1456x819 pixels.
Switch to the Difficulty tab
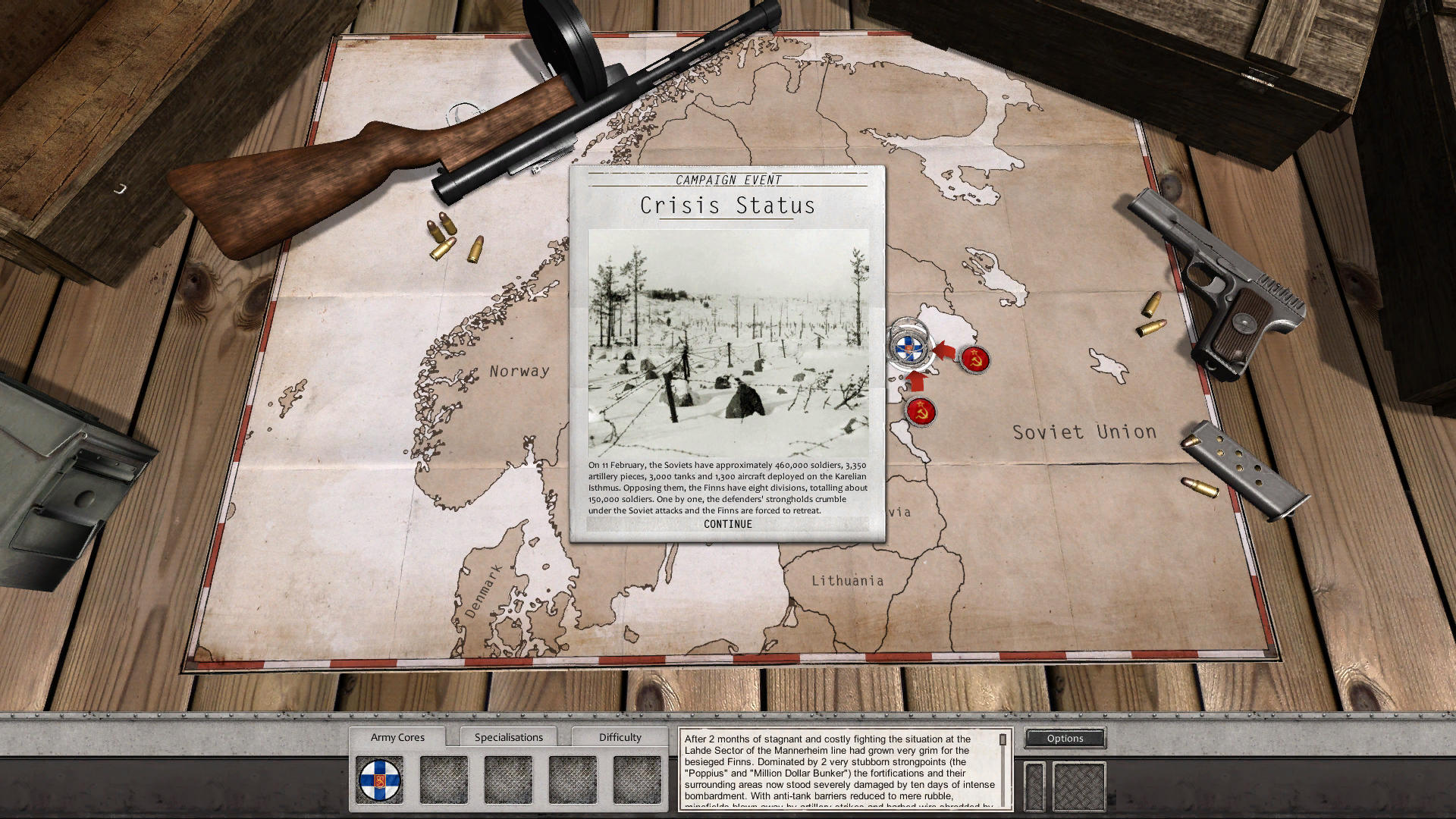coord(620,736)
